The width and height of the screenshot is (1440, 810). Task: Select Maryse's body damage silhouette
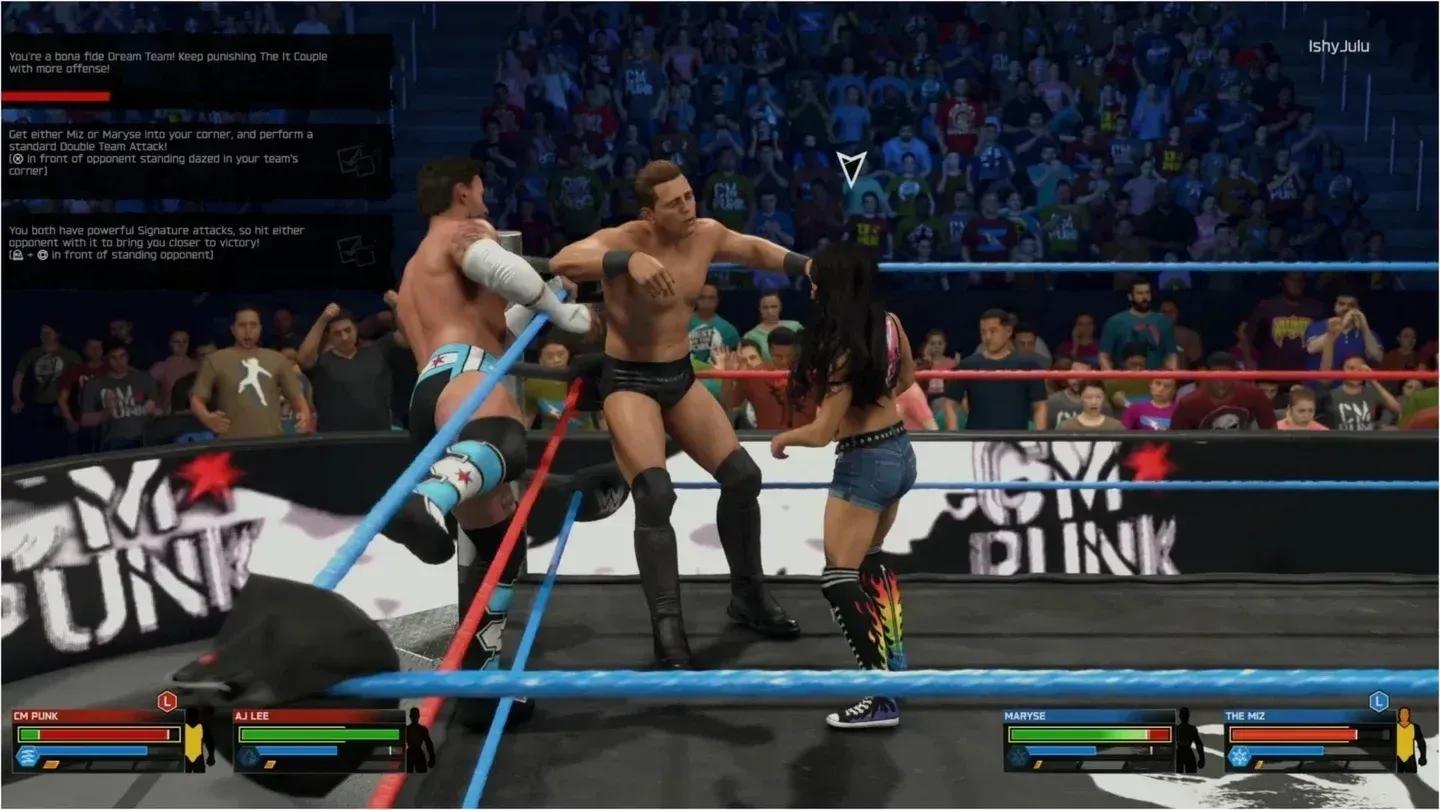(x=1189, y=740)
